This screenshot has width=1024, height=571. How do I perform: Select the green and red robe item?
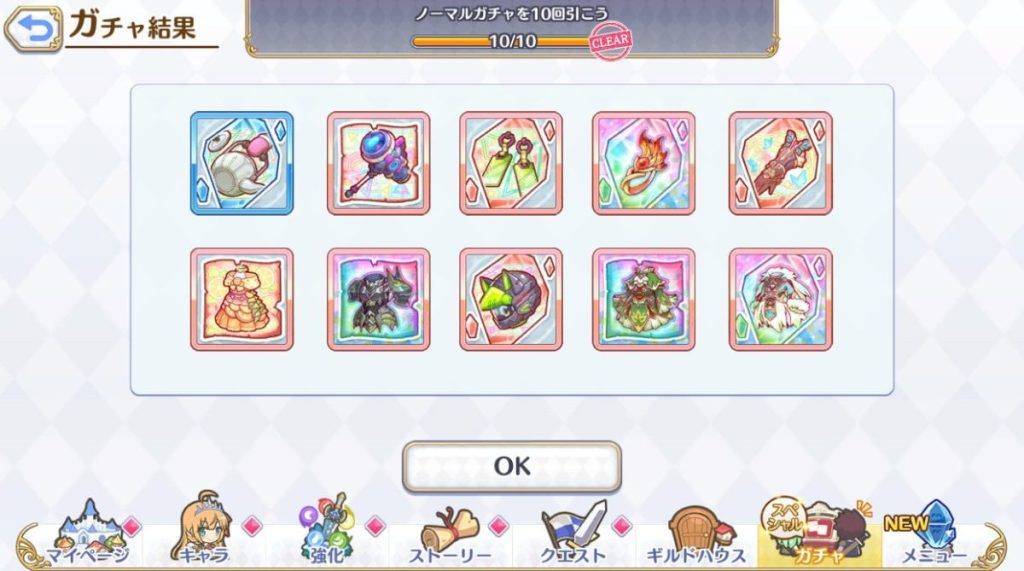click(x=644, y=299)
